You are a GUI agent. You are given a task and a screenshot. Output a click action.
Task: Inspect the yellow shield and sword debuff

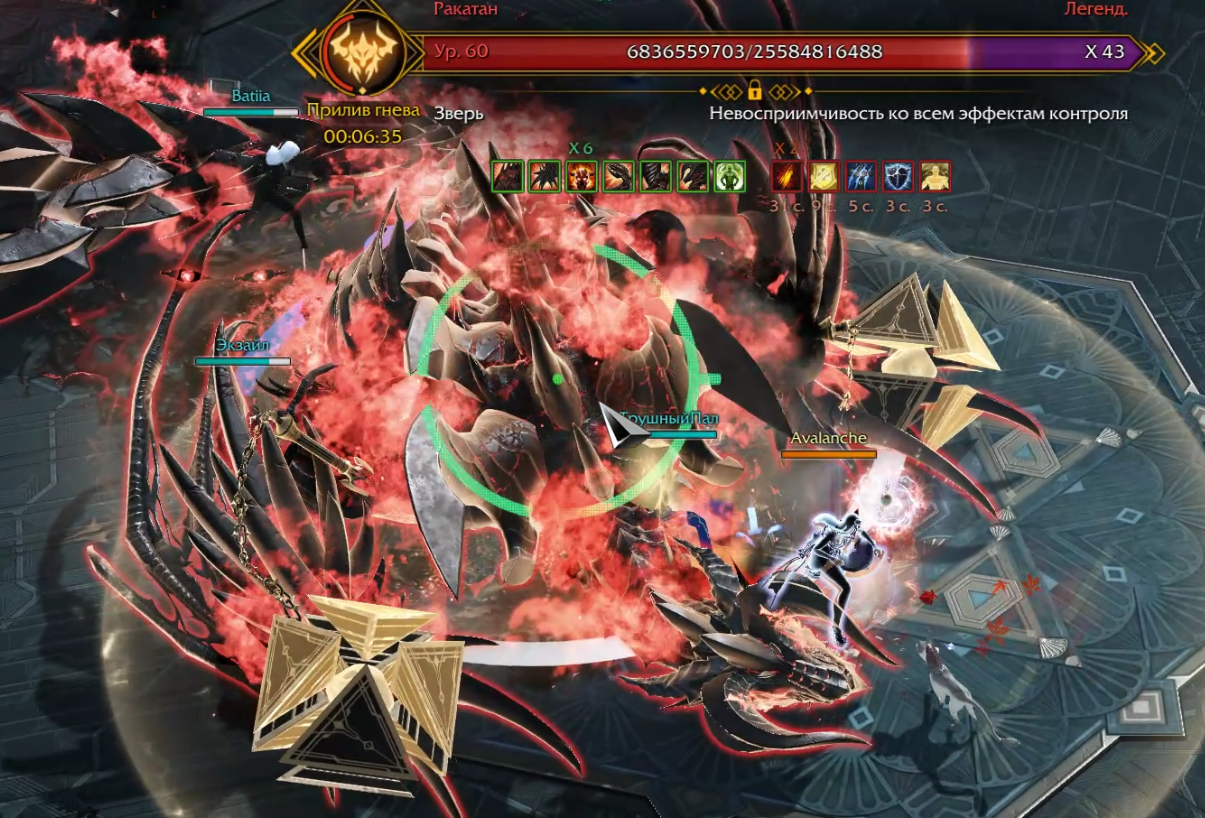point(823,176)
